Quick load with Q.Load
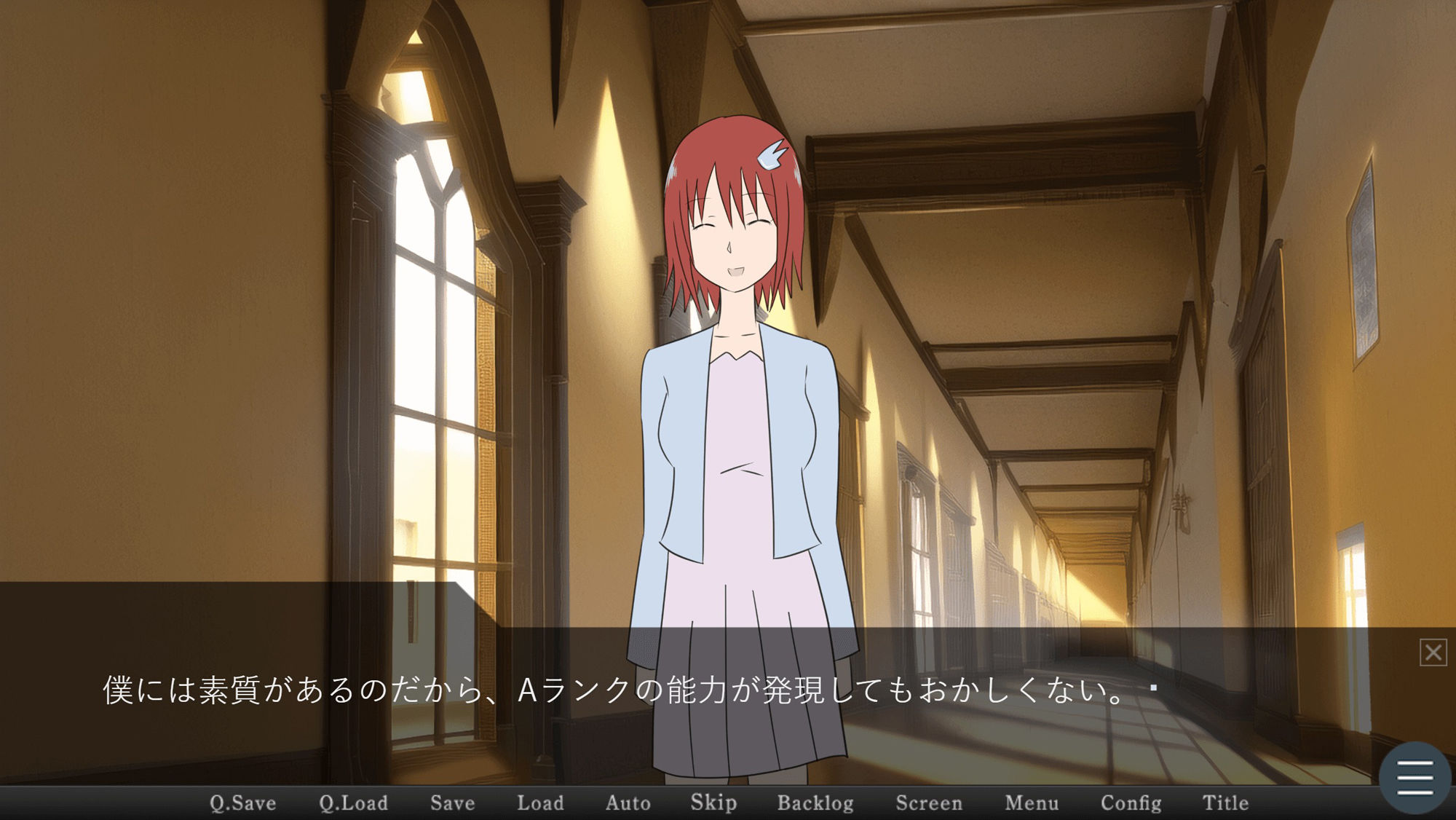The width and height of the screenshot is (1456, 820). [353, 803]
